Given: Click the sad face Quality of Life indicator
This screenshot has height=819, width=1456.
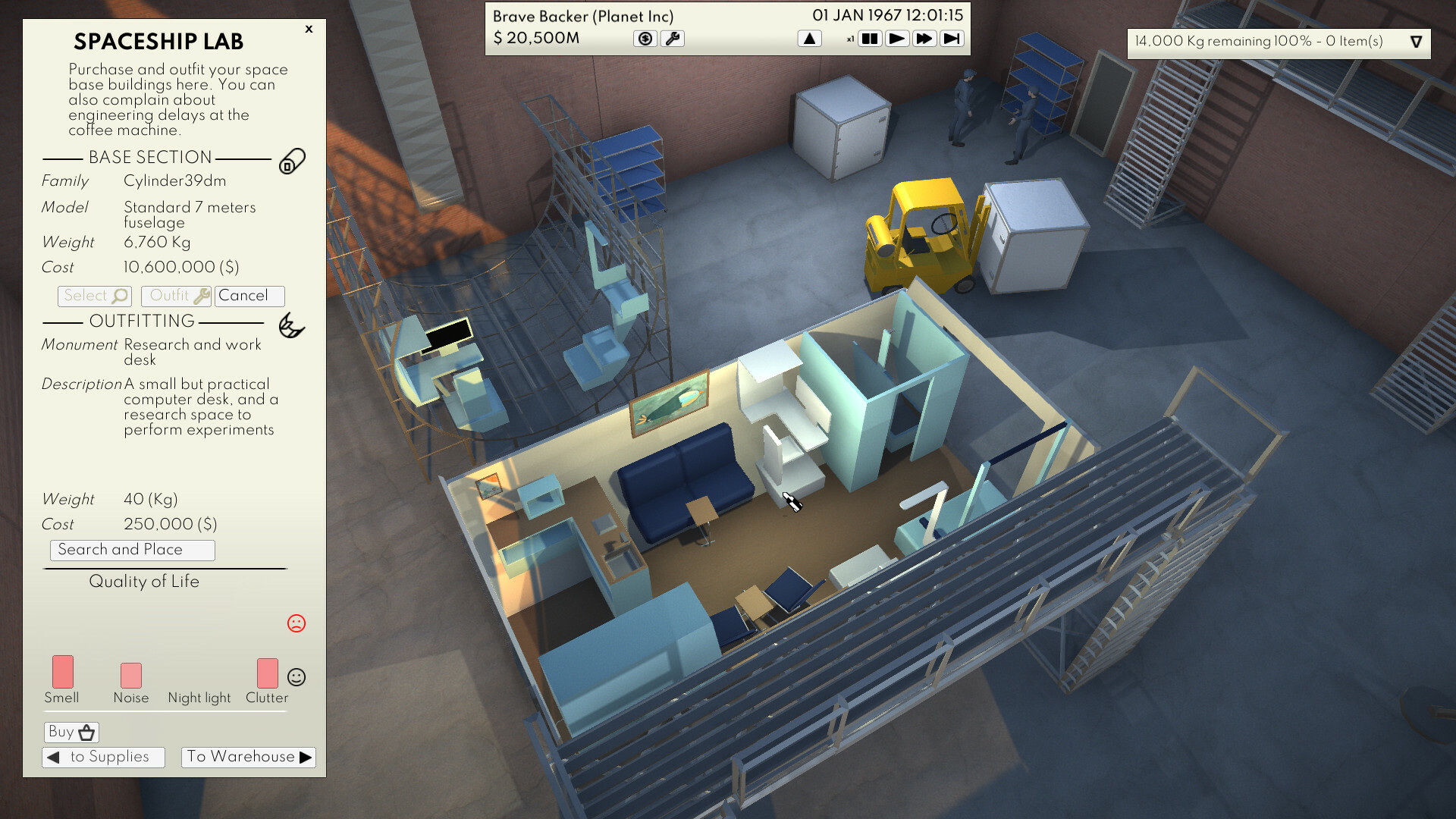Looking at the screenshot, I should (x=297, y=623).
